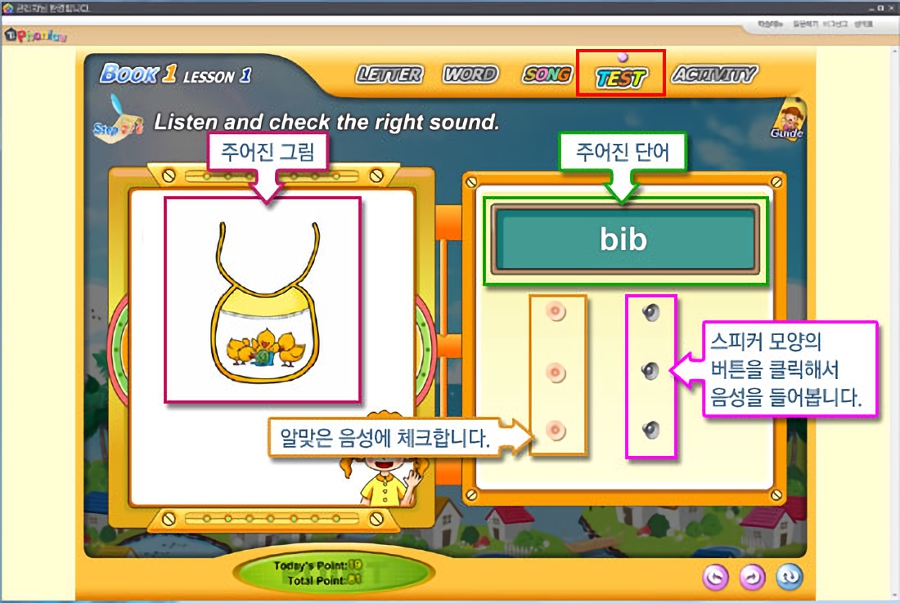The width and height of the screenshot is (900, 603).
Task: Mark the middle answer circle
Action: pos(557,372)
